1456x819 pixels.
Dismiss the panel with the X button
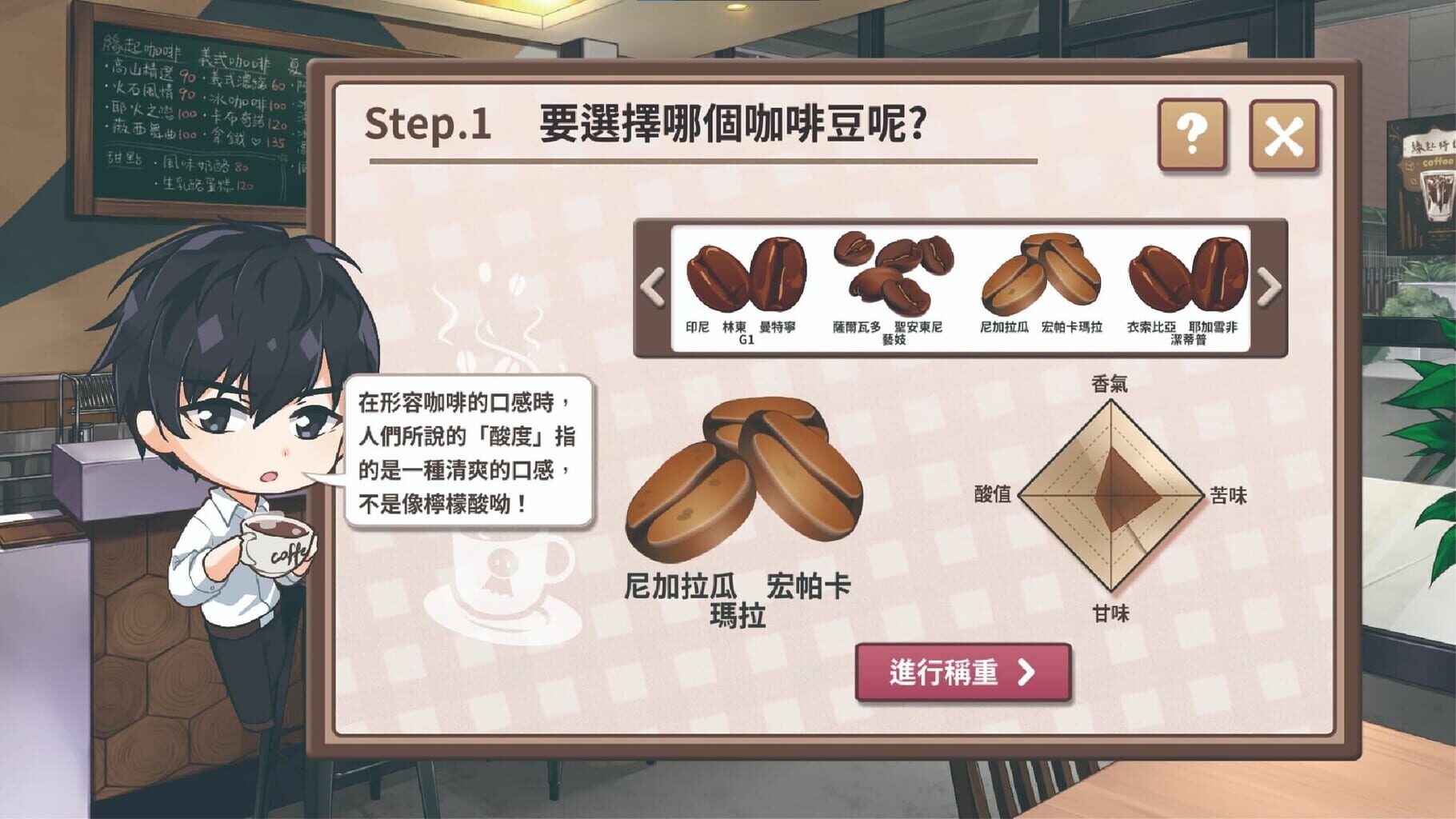(1280, 134)
